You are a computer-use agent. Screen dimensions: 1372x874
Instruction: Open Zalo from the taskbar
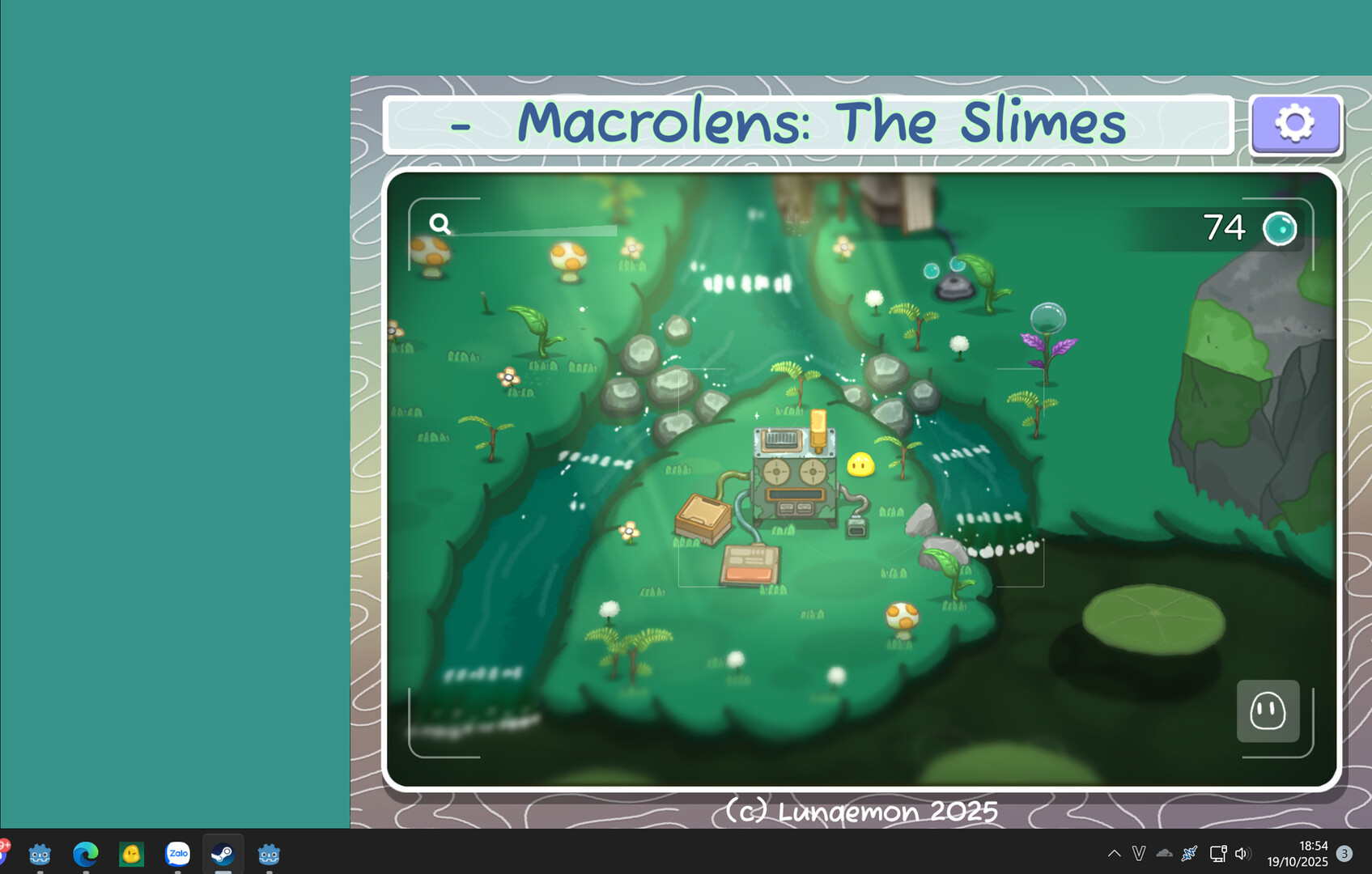coord(177,854)
